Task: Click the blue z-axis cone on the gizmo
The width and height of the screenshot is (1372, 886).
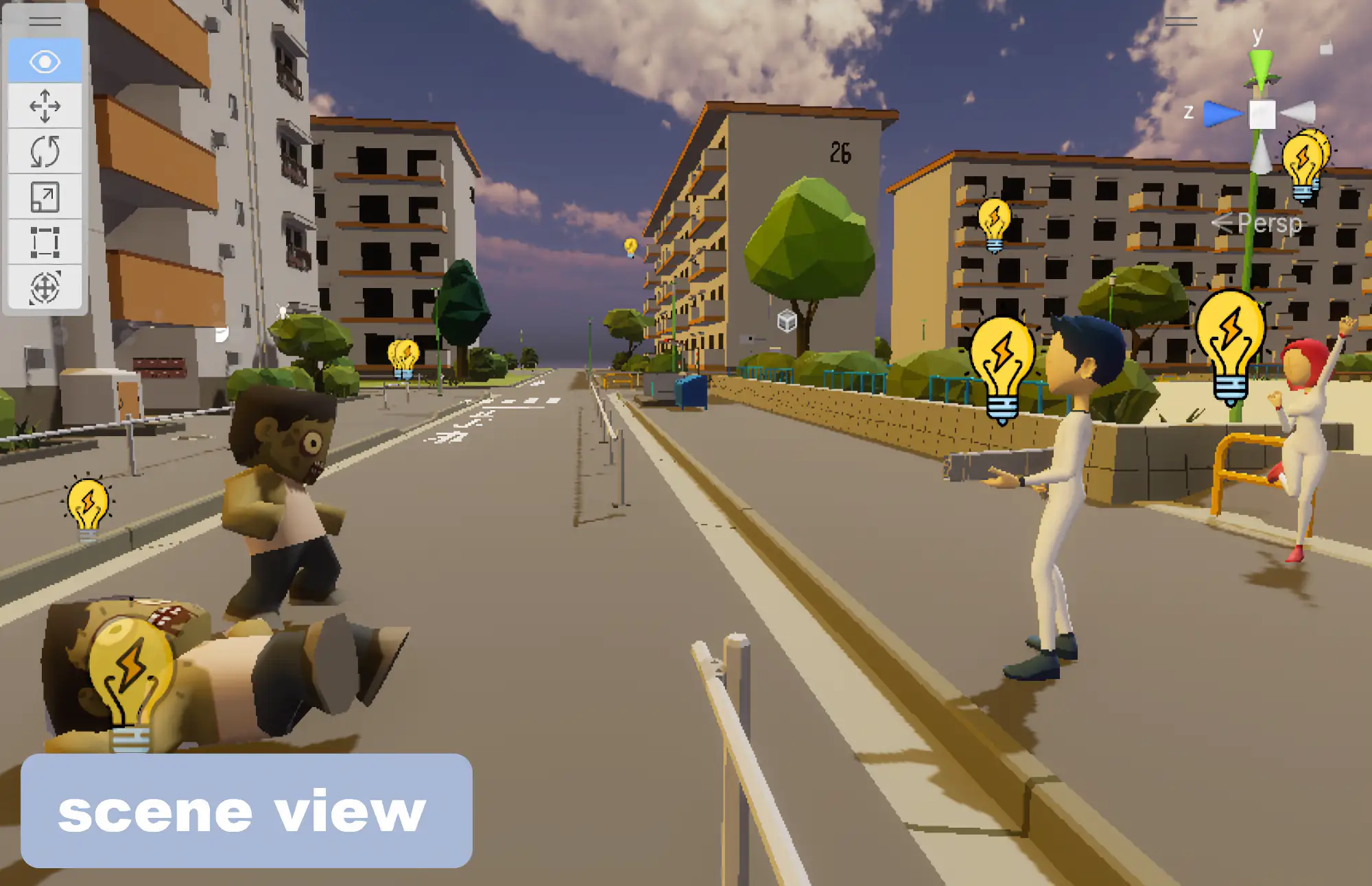Action: tap(1223, 114)
